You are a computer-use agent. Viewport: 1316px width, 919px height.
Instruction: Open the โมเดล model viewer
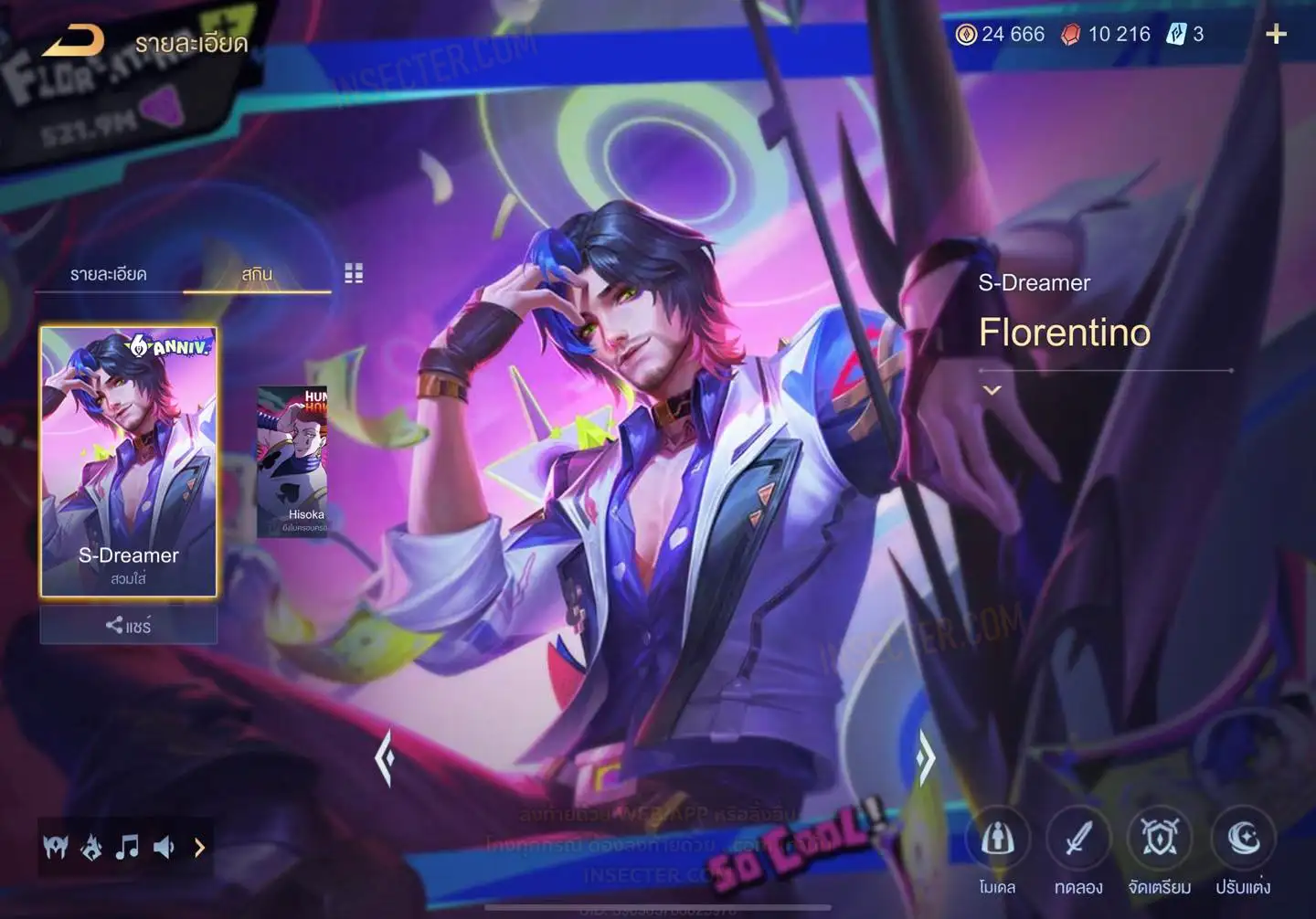(x=997, y=840)
